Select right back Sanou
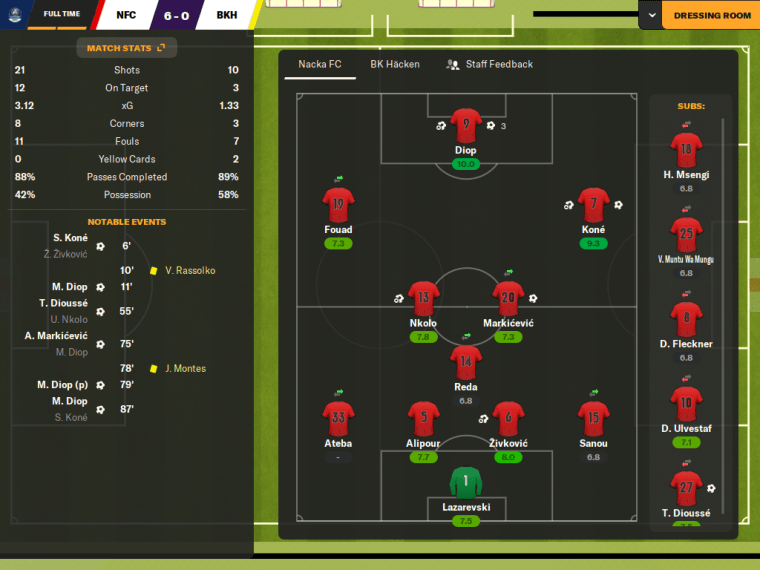Image resolution: width=760 pixels, height=570 pixels. (593, 419)
